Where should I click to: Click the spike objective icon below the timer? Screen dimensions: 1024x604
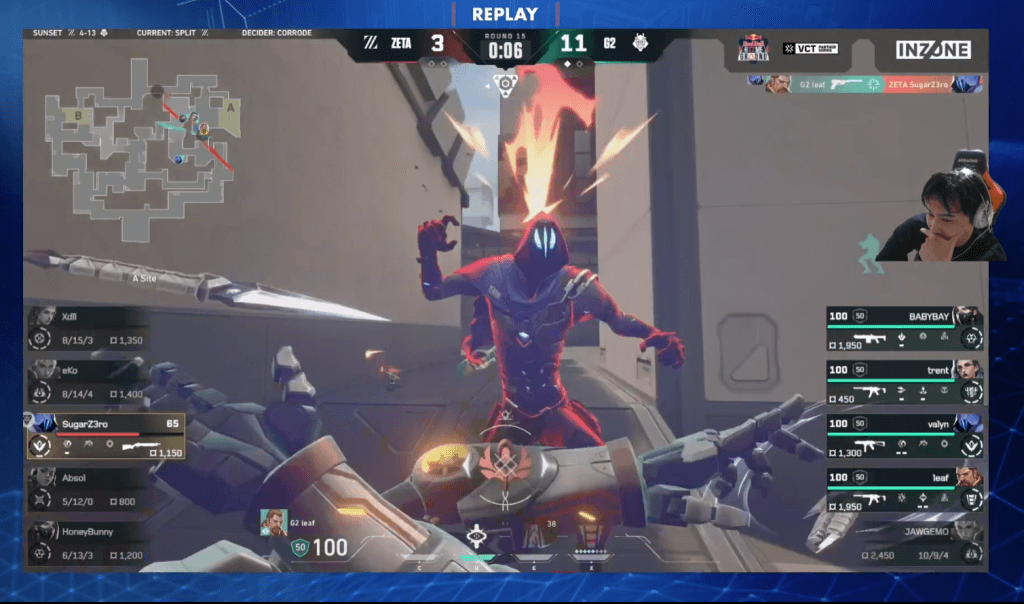coord(507,83)
